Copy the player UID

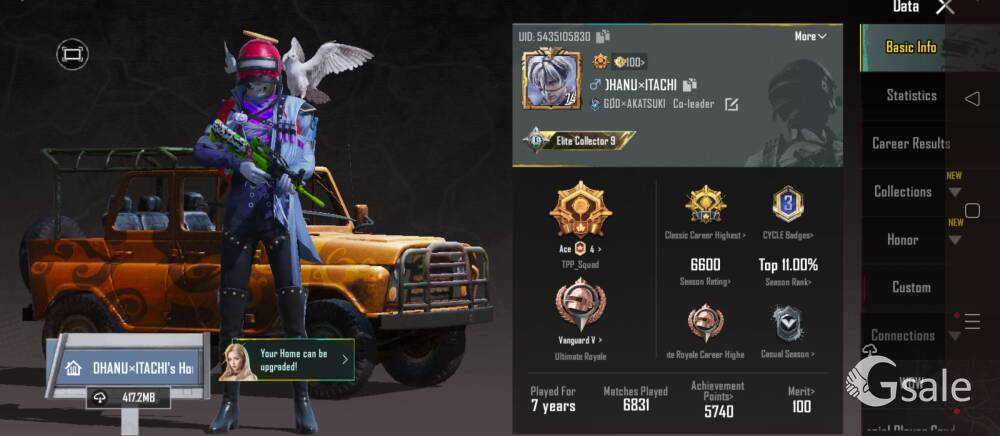click(x=603, y=37)
